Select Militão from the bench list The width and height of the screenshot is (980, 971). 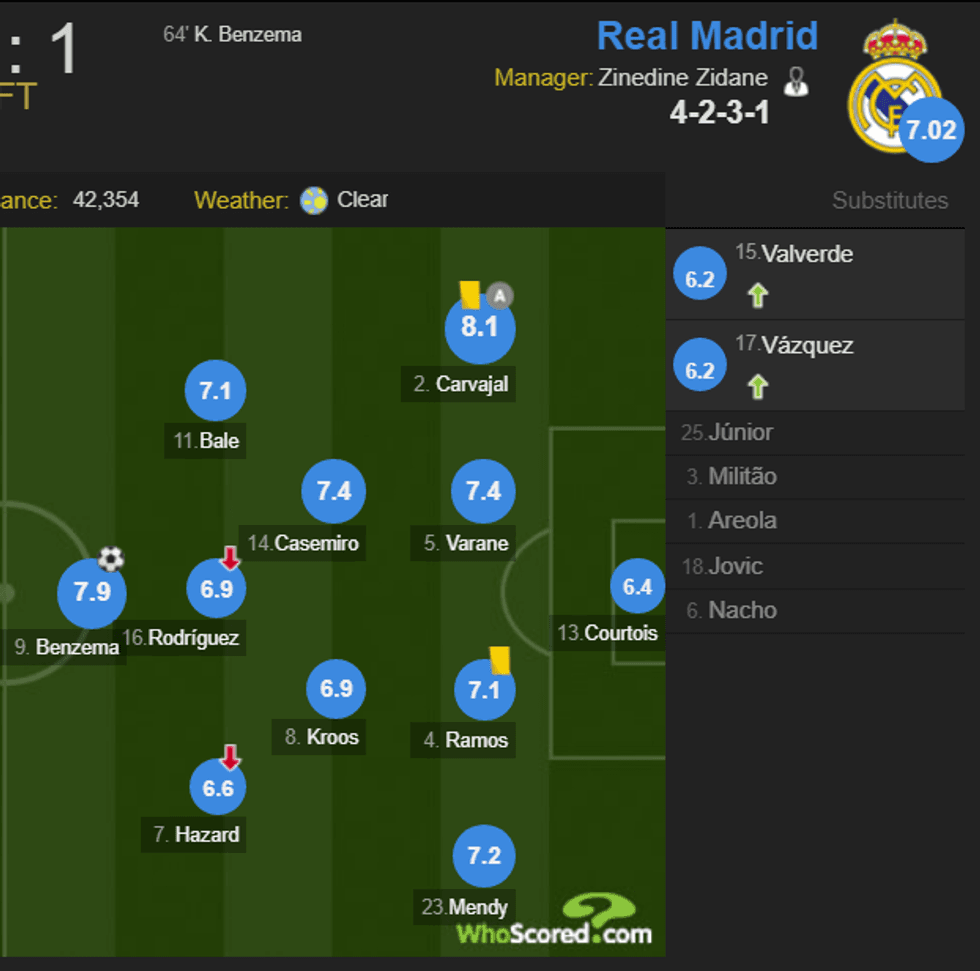point(814,477)
